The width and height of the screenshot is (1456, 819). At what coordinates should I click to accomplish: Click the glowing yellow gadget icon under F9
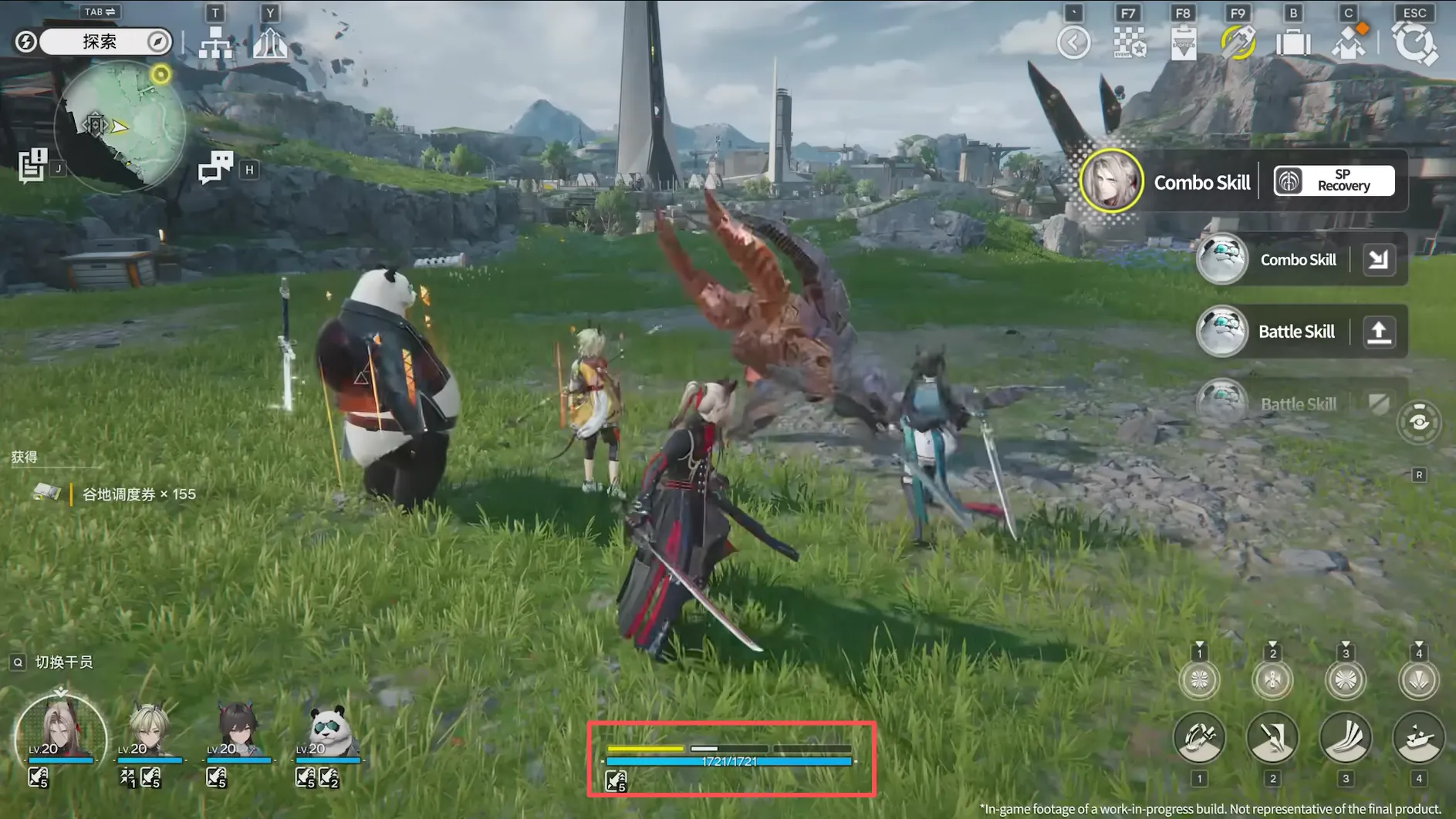pyautogui.click(x=1238, y=42)
